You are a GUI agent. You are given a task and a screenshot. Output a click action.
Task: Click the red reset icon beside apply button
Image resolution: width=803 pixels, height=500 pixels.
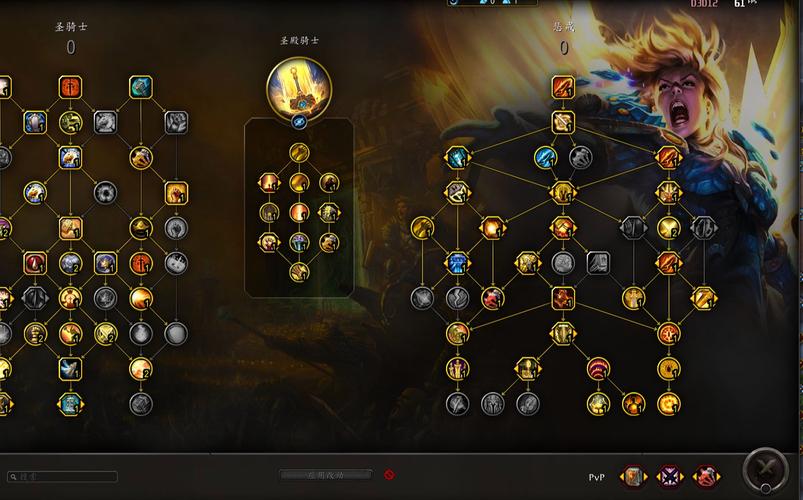point(389,474)
